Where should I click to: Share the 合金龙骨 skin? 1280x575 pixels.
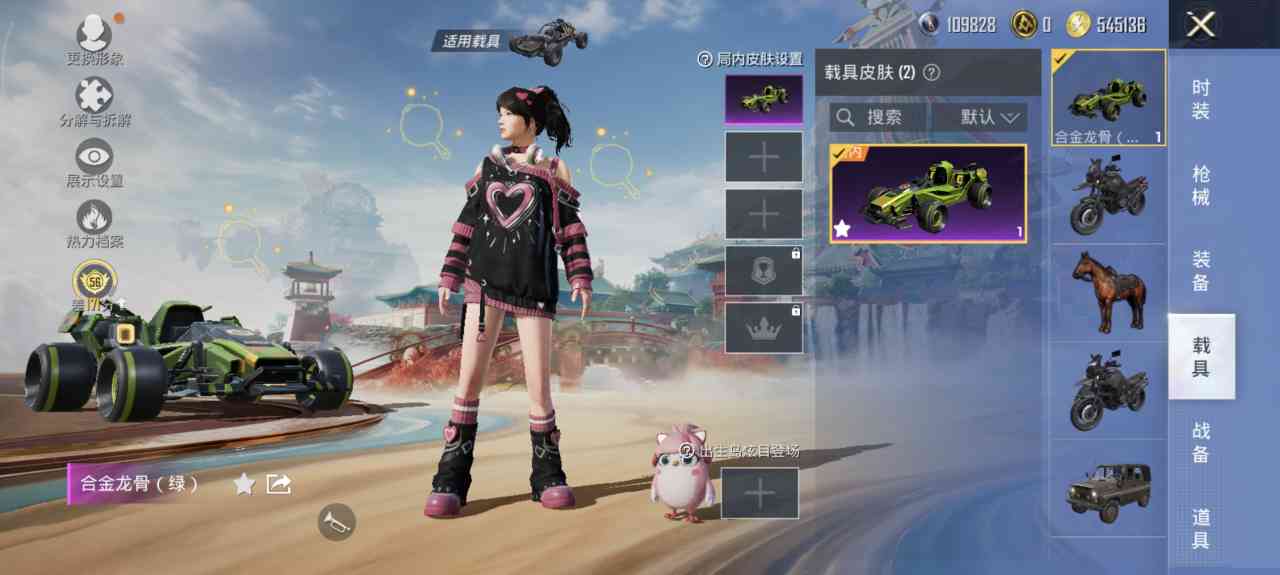pos(279,484)
